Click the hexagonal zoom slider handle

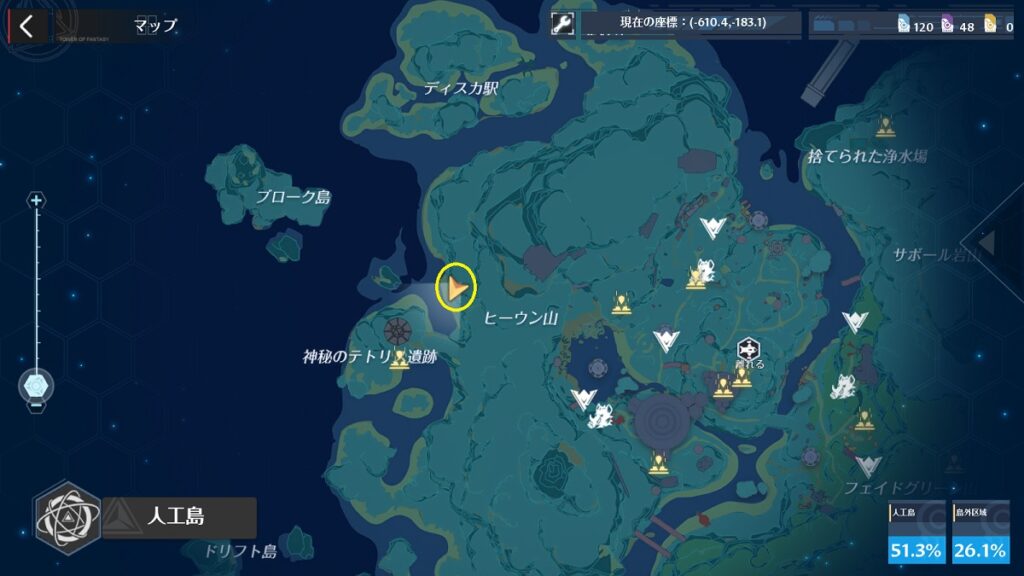(x=37, y=384)
